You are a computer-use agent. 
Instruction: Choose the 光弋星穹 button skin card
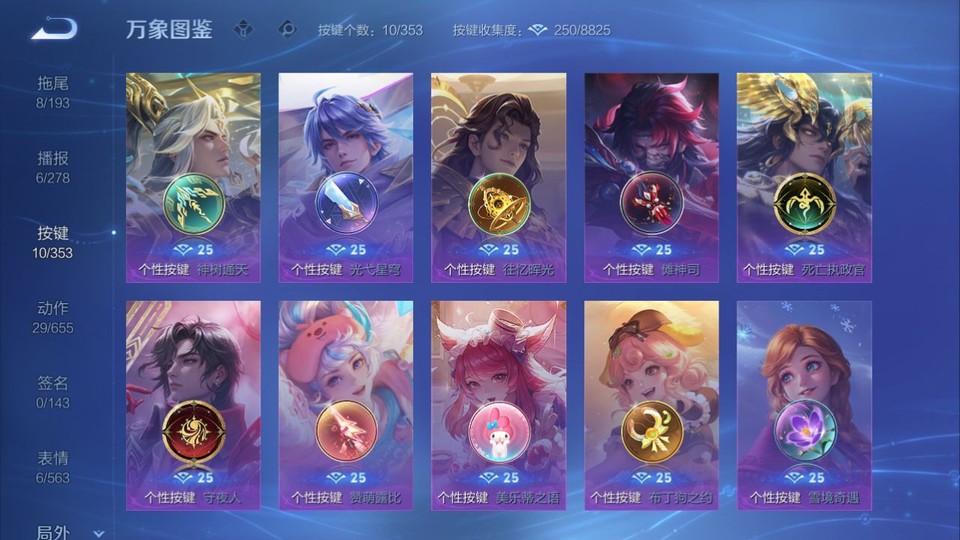point(346,177)
